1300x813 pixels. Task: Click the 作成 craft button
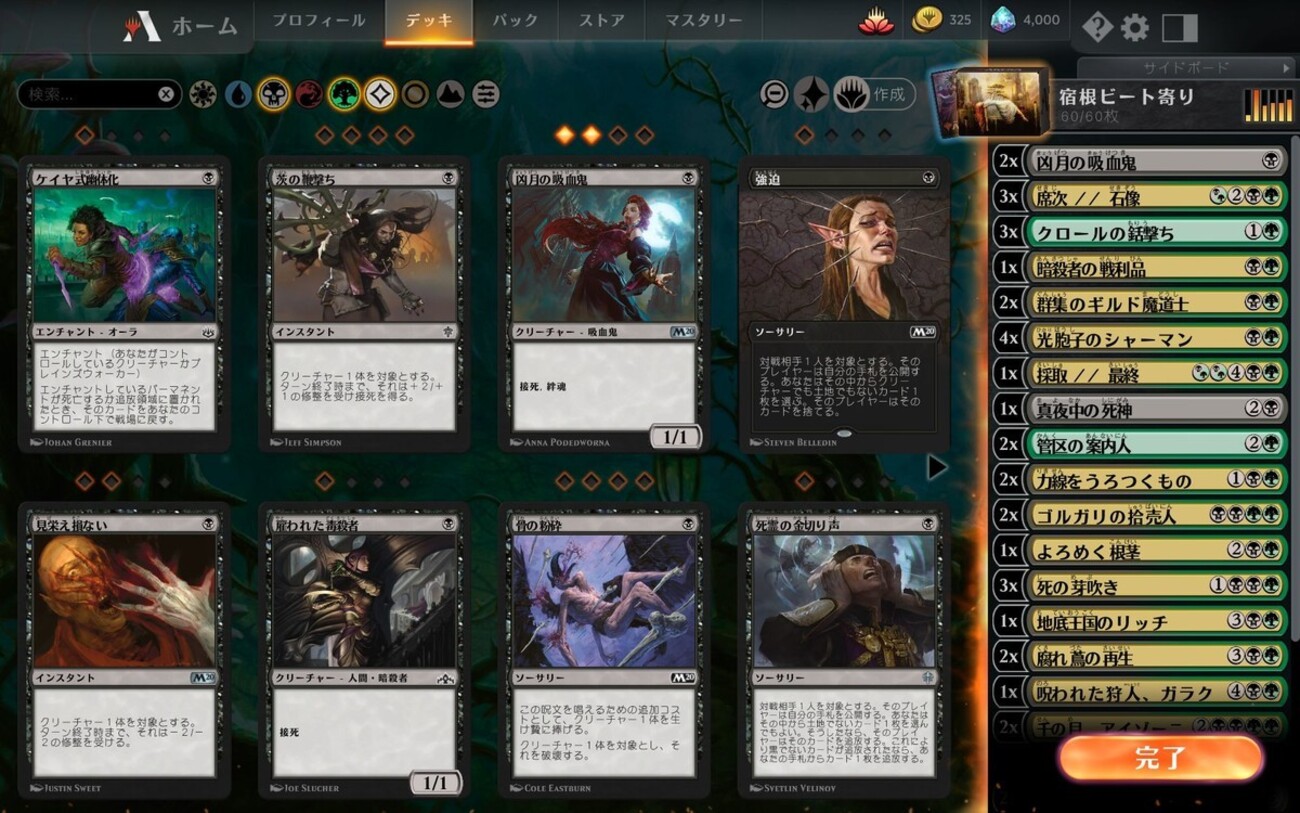[x=878, y=95]
